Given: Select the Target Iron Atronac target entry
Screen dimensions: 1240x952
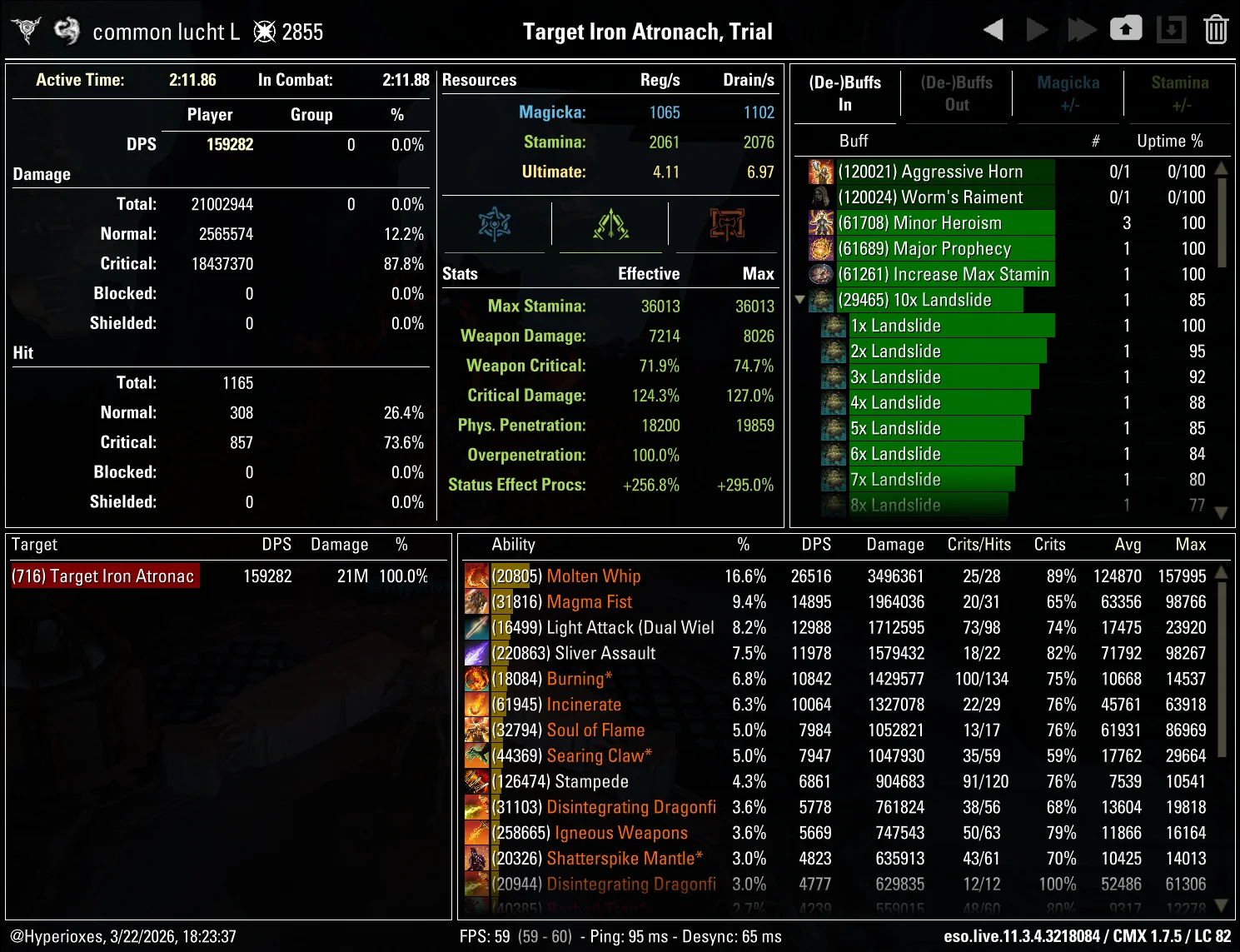Looking at the screenshot, I should pos(104,576).
